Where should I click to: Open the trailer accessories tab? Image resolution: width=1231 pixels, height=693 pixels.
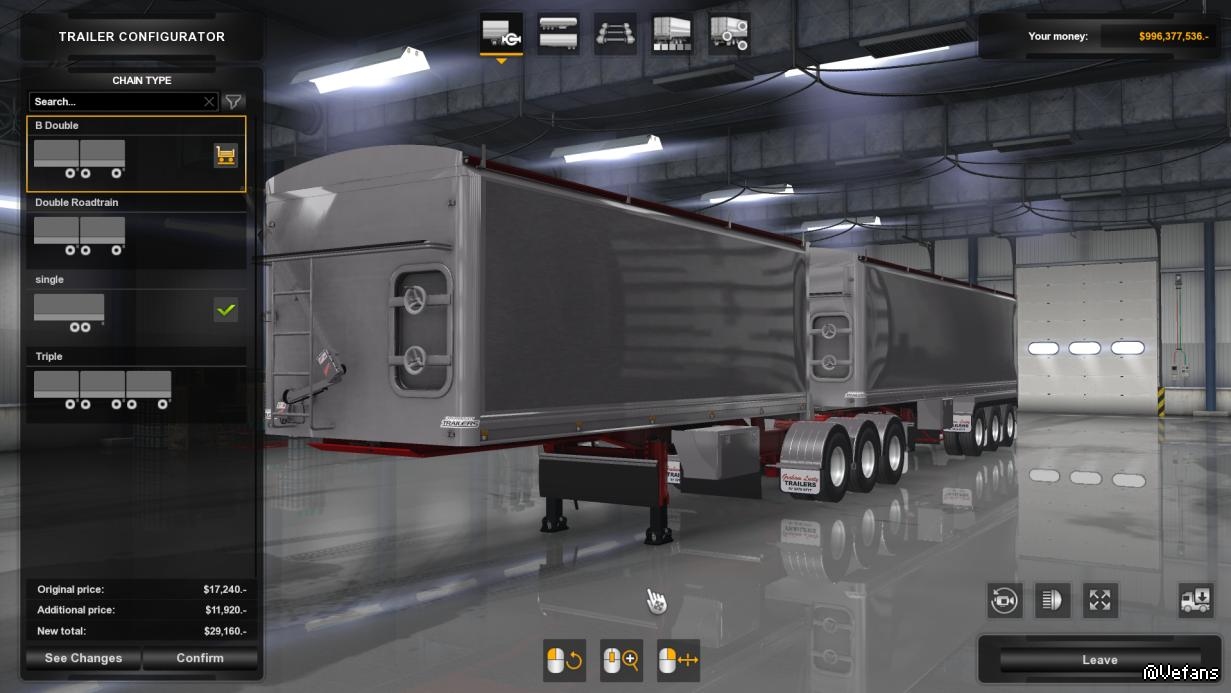coord(729,34)
